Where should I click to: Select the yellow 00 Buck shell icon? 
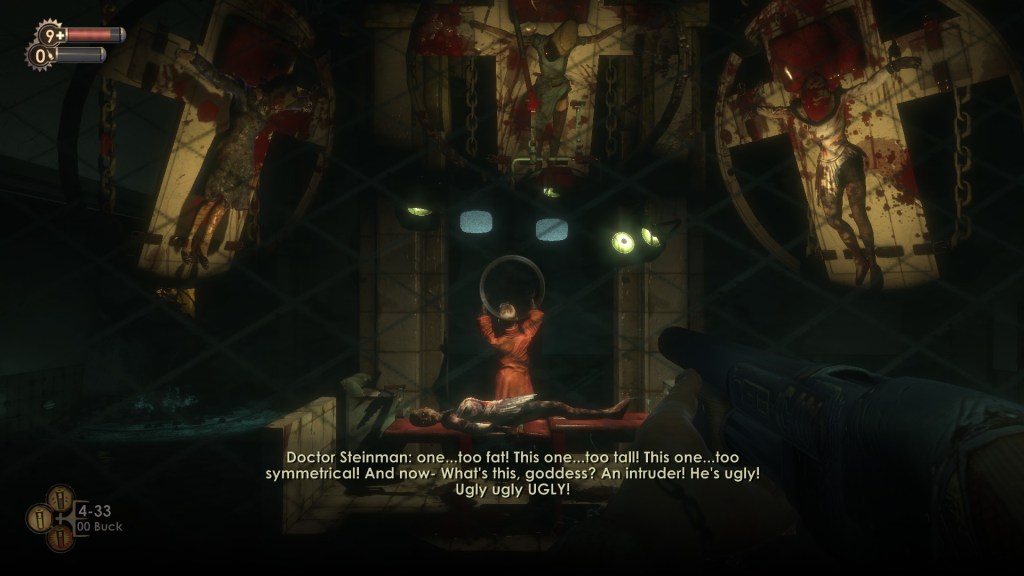[x=41, y=517]
